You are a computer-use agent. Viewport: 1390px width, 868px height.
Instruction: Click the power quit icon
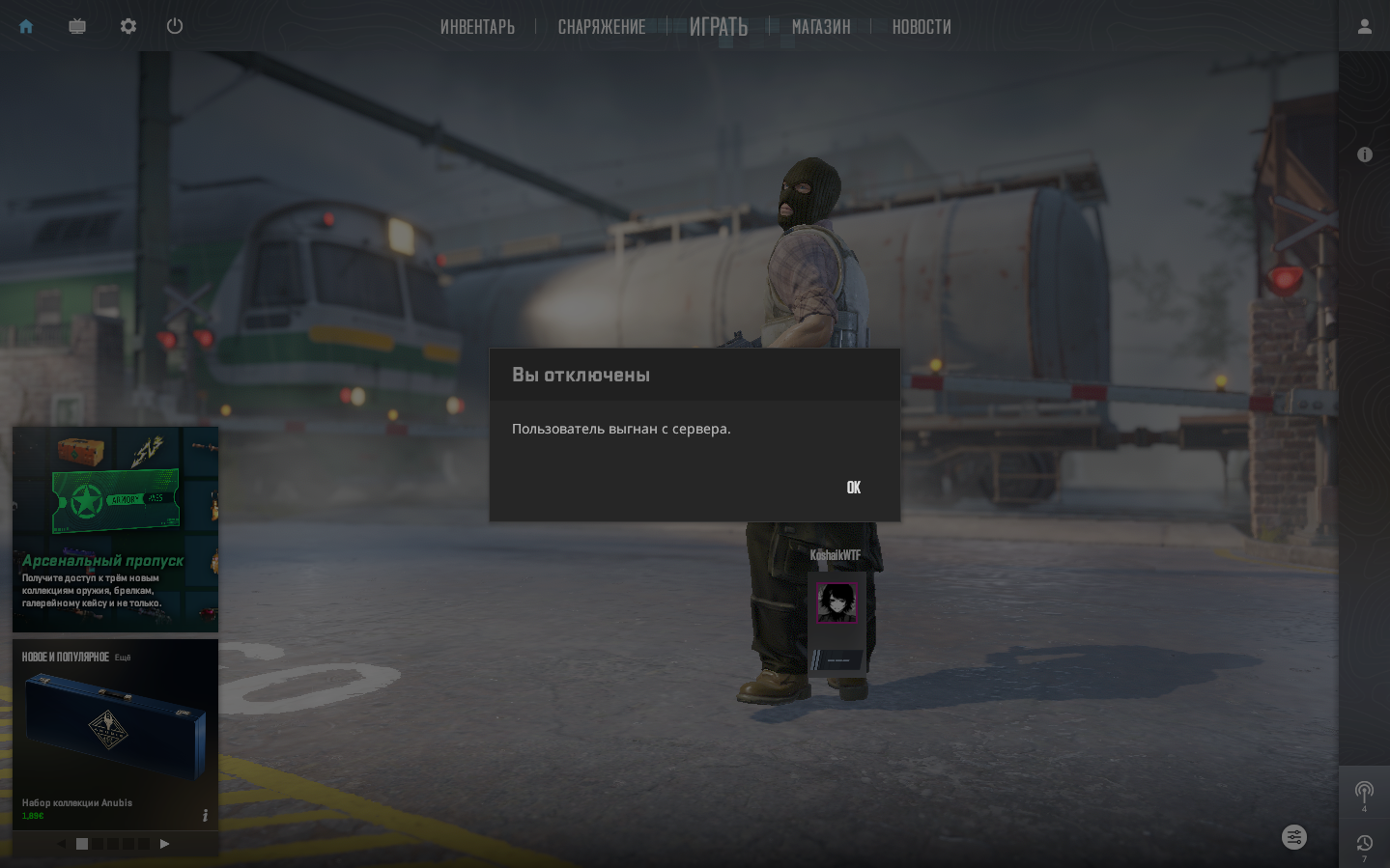click(175, 26)
